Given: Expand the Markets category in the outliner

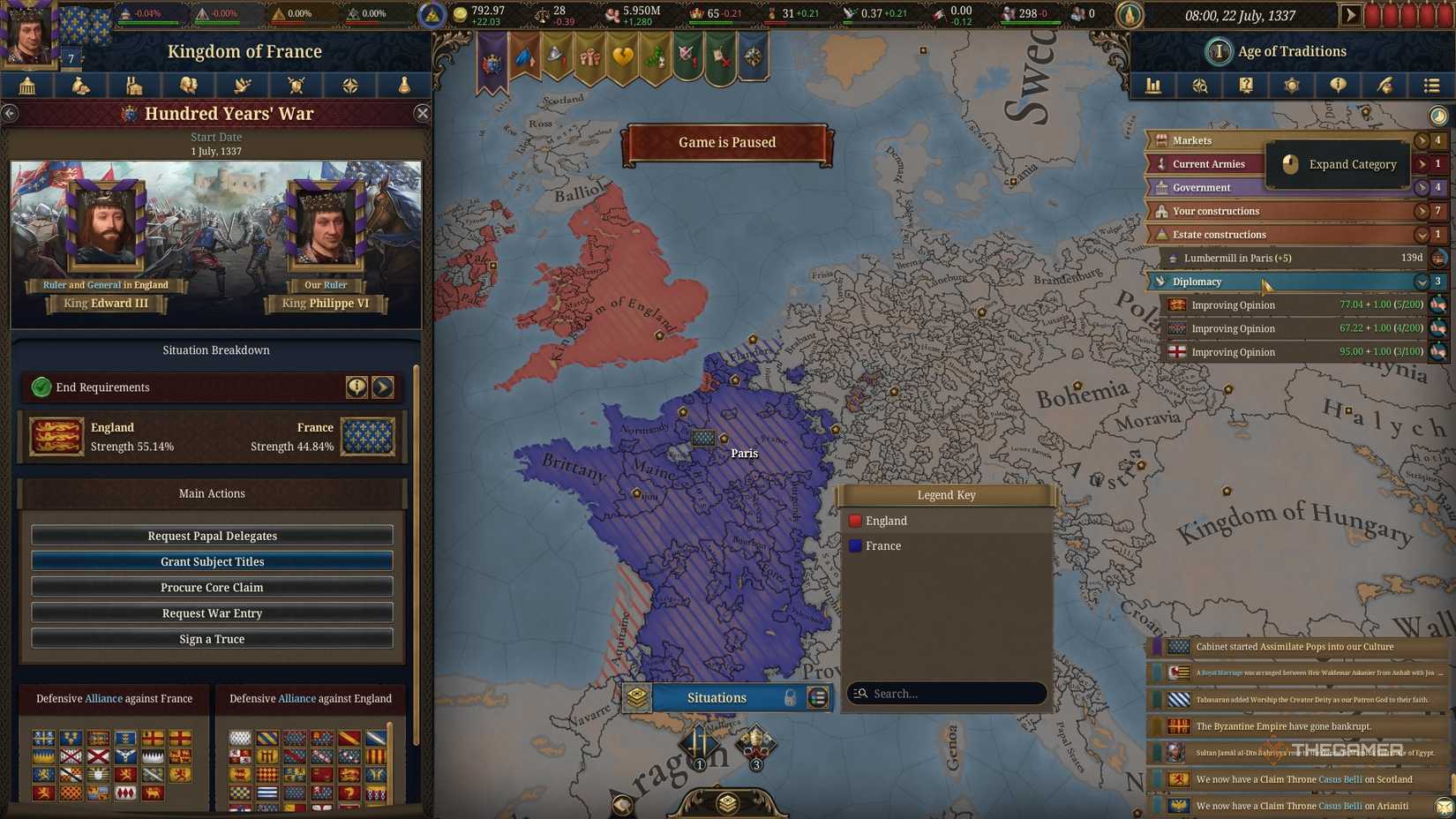Looking at the screenshot, I should pyautogui.click(x=1421, y=139).
